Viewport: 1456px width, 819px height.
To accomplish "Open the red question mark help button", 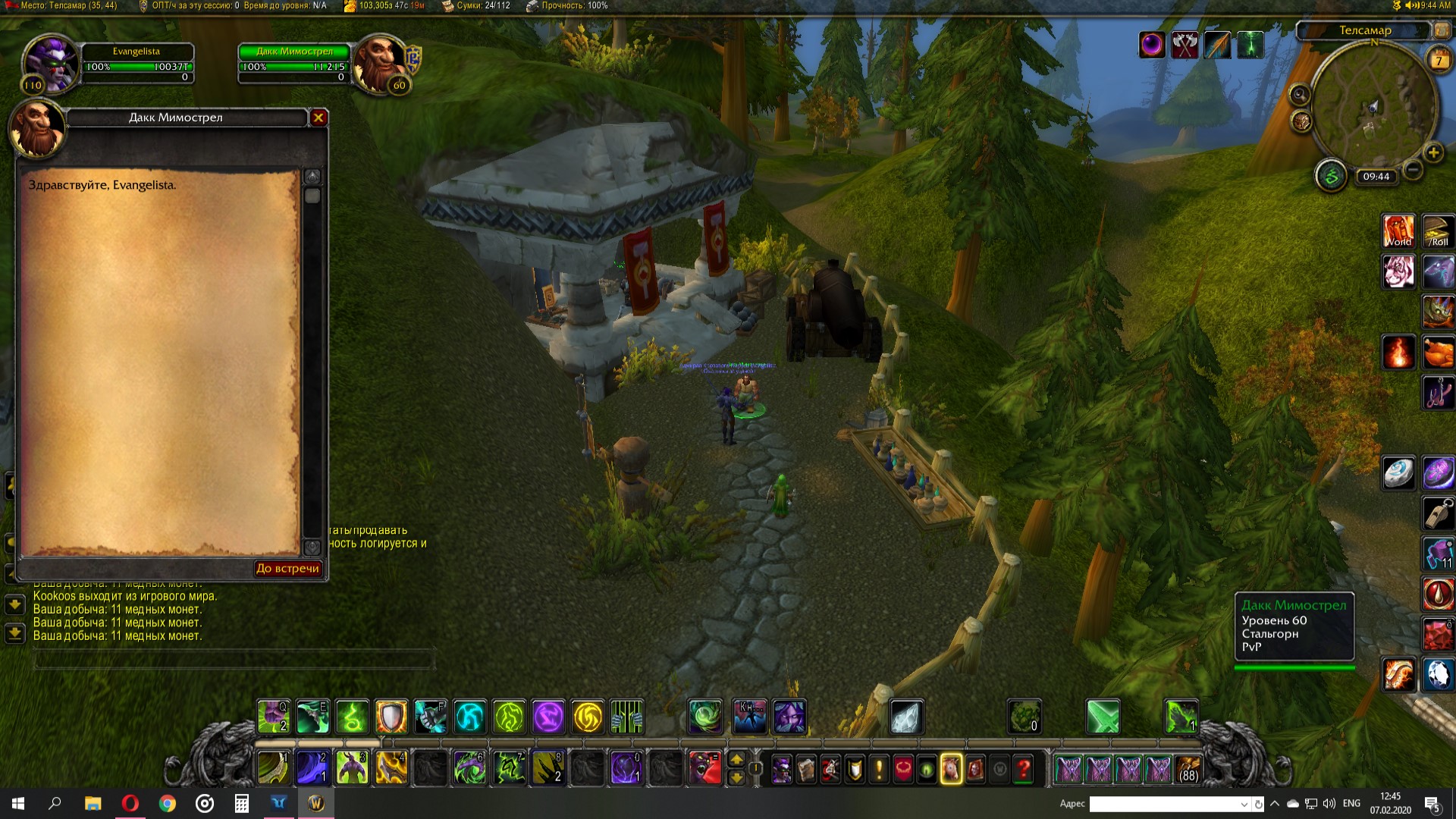I will click(1023, 770).
